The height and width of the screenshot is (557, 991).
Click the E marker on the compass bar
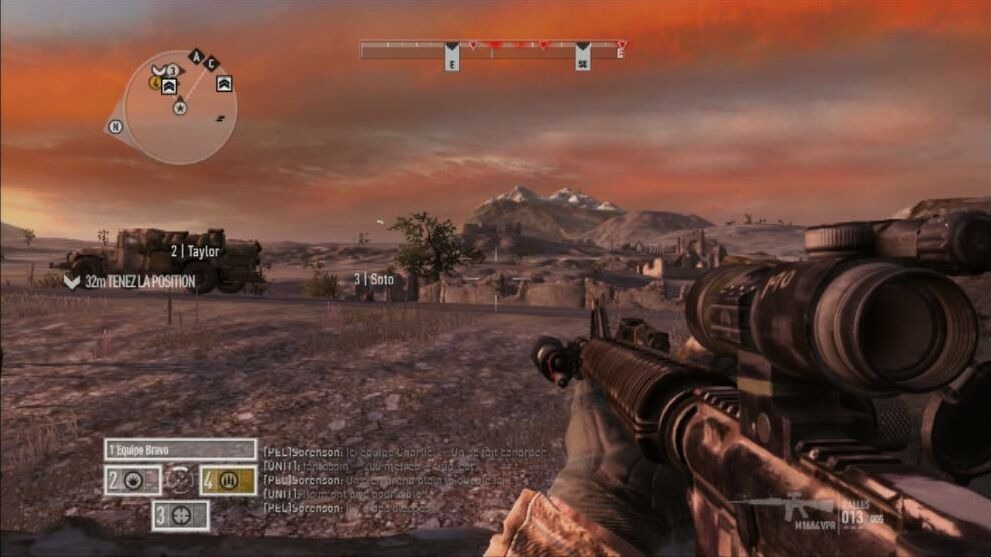[452, 57]
